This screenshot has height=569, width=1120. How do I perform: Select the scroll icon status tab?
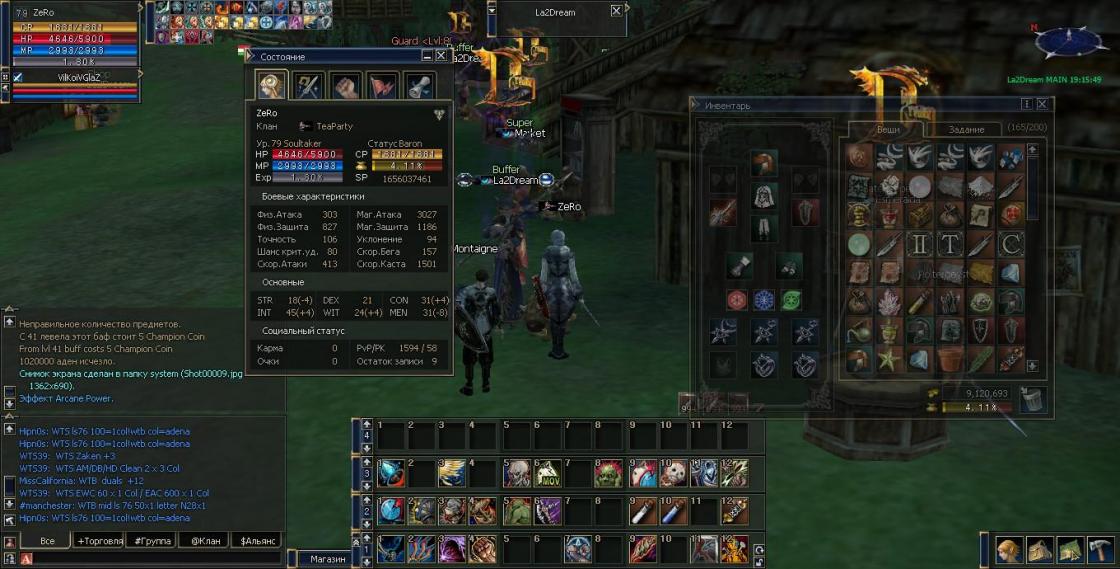419,86
